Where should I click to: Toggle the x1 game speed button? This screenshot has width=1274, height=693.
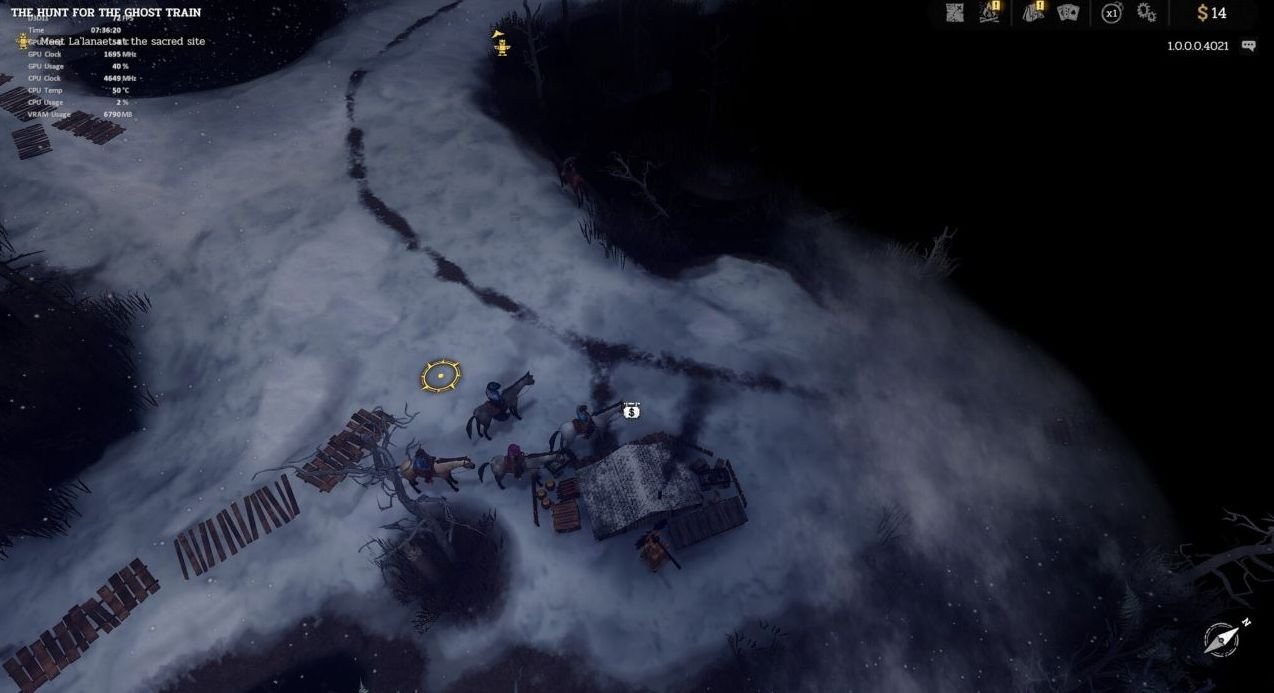(1111, 13)
